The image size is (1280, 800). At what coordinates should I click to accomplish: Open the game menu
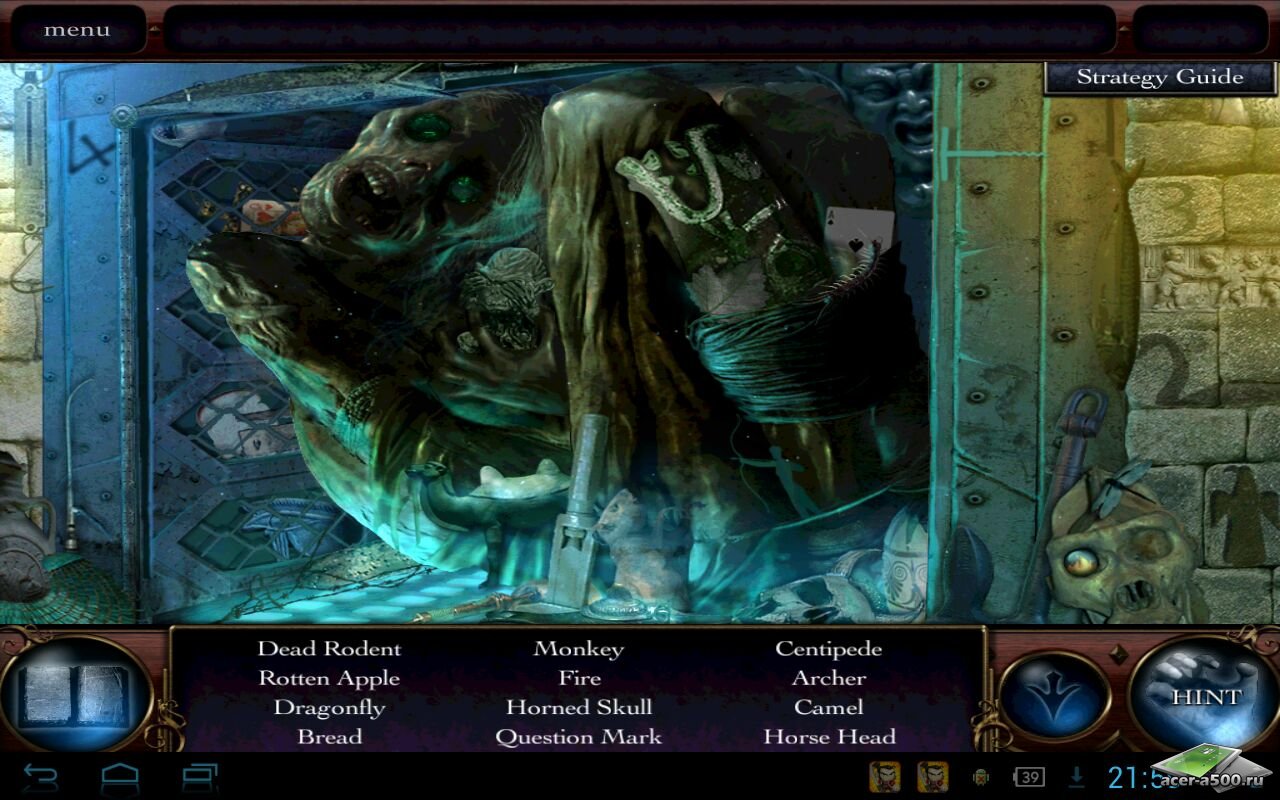click(77, 30)
